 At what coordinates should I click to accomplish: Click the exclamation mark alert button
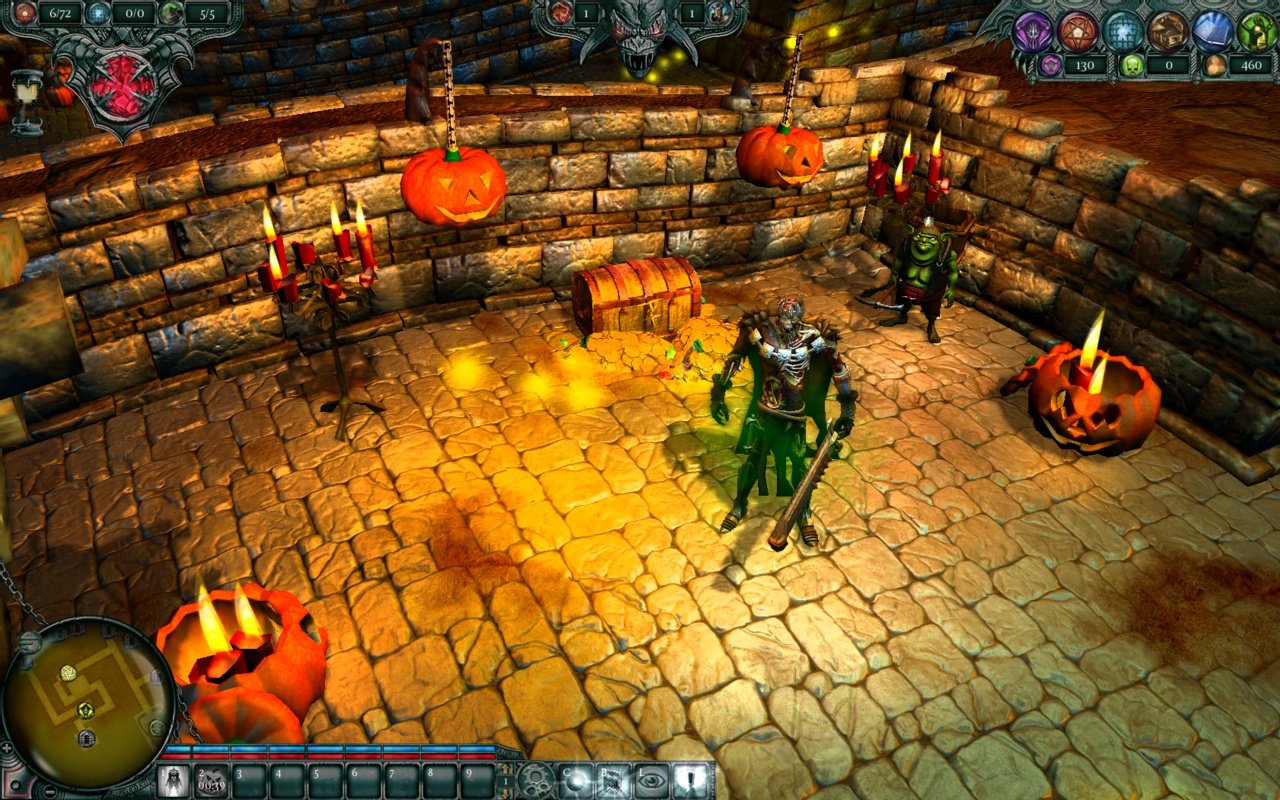pos(690,779)
